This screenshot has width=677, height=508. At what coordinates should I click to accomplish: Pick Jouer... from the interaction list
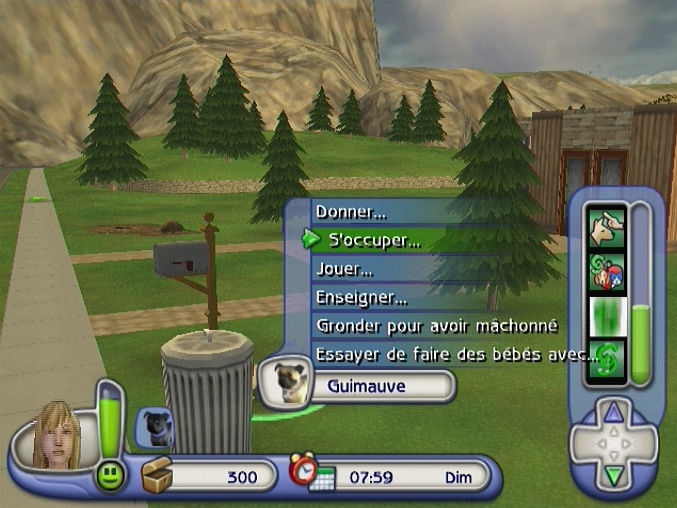(x=345, y=269)
